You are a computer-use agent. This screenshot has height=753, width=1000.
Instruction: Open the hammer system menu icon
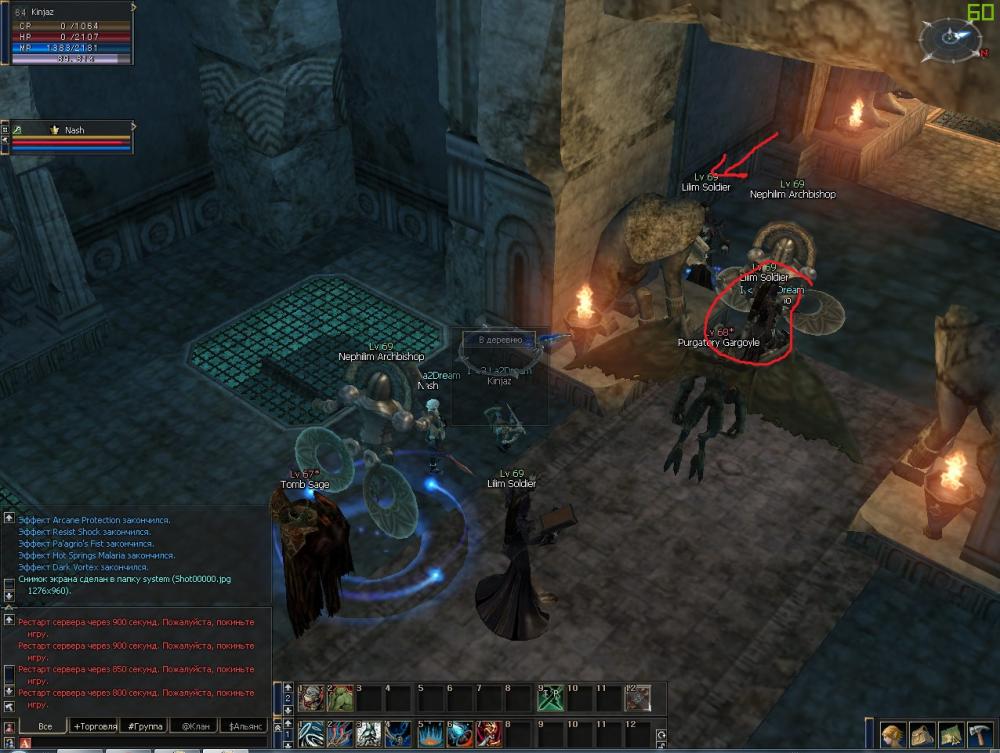pos(979,735)
